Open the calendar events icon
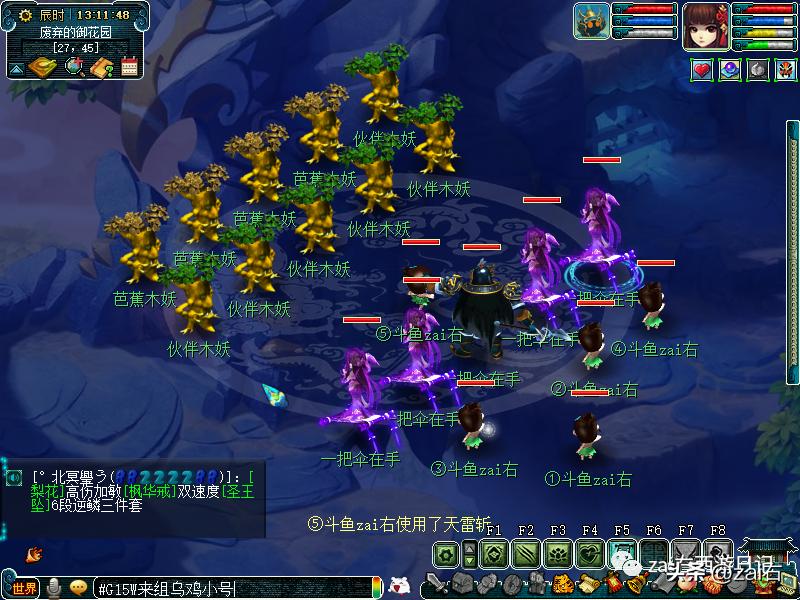Image resolution: width=800 pixels, height=600 pixels. 129,68
